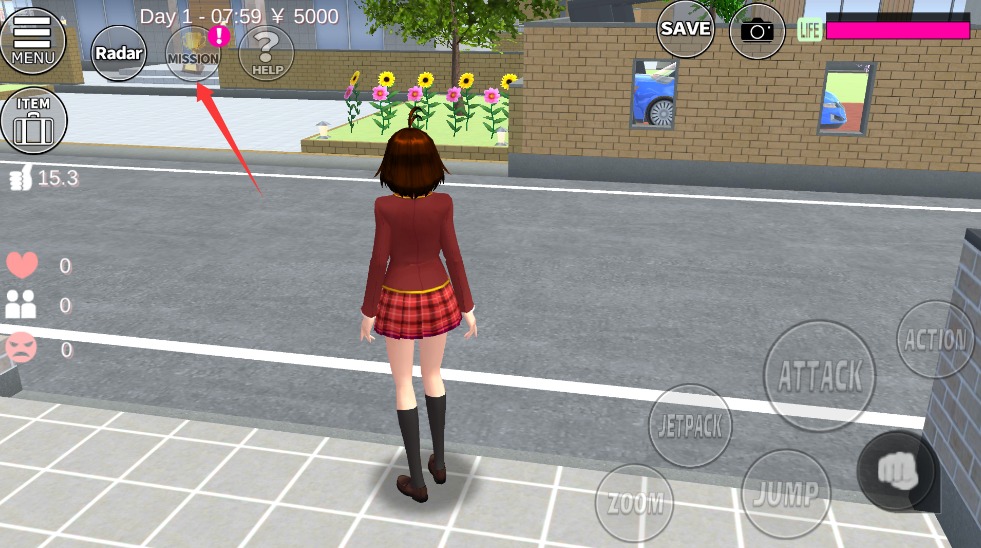This screenshot has height=548, width=981.
Task: Tap the camera screenshot icon
Action: click(x=757, y=31)
